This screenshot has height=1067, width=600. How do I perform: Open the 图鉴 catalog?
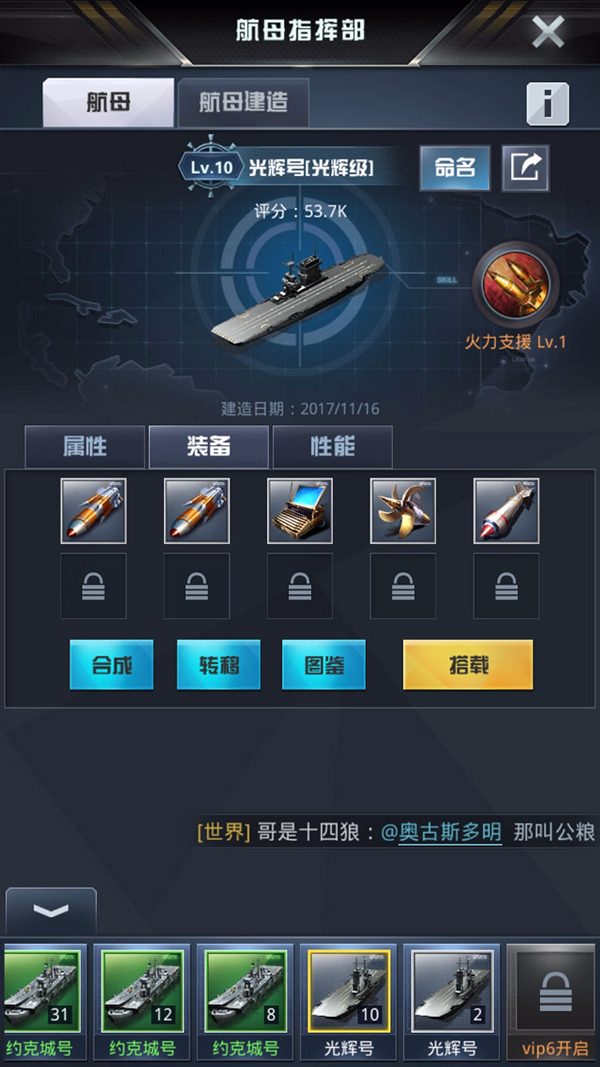point(323,664)
